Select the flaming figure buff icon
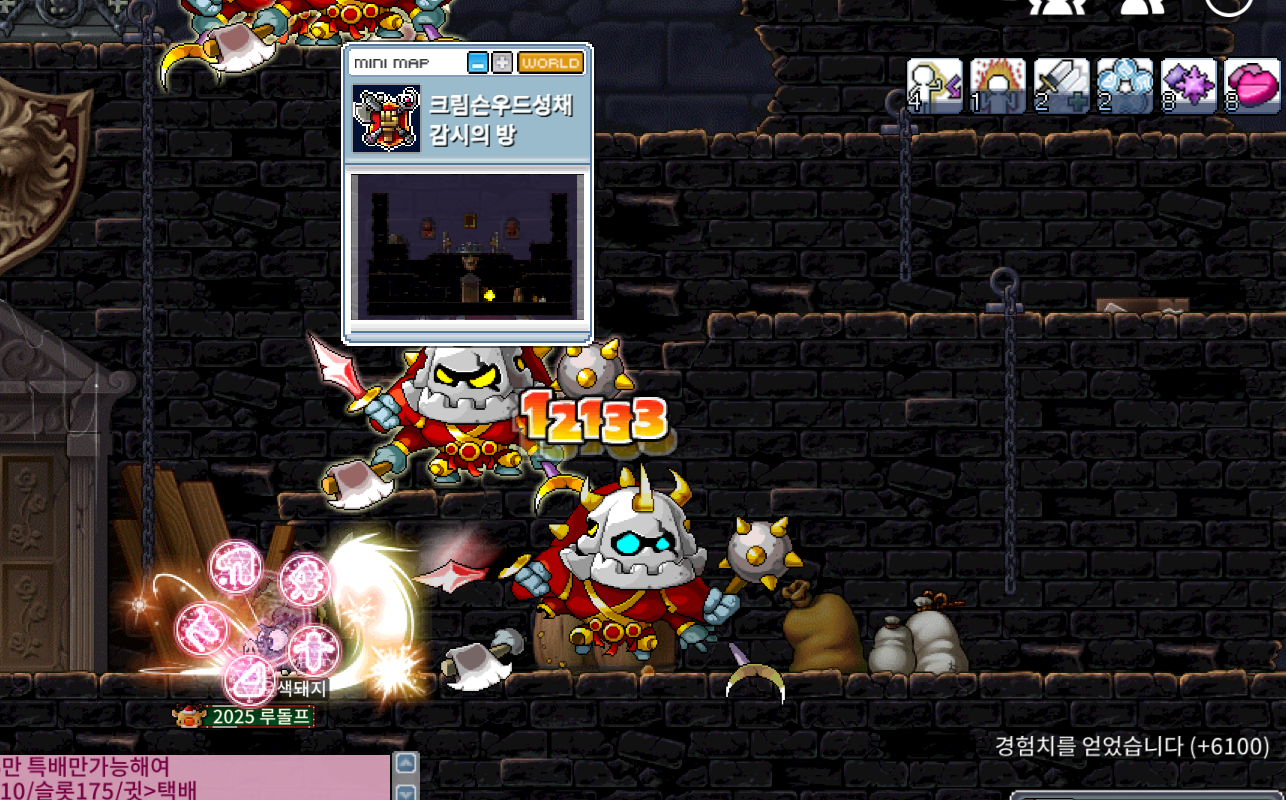The width and height of the screenshot is (1286, 800). click(998, 86)
